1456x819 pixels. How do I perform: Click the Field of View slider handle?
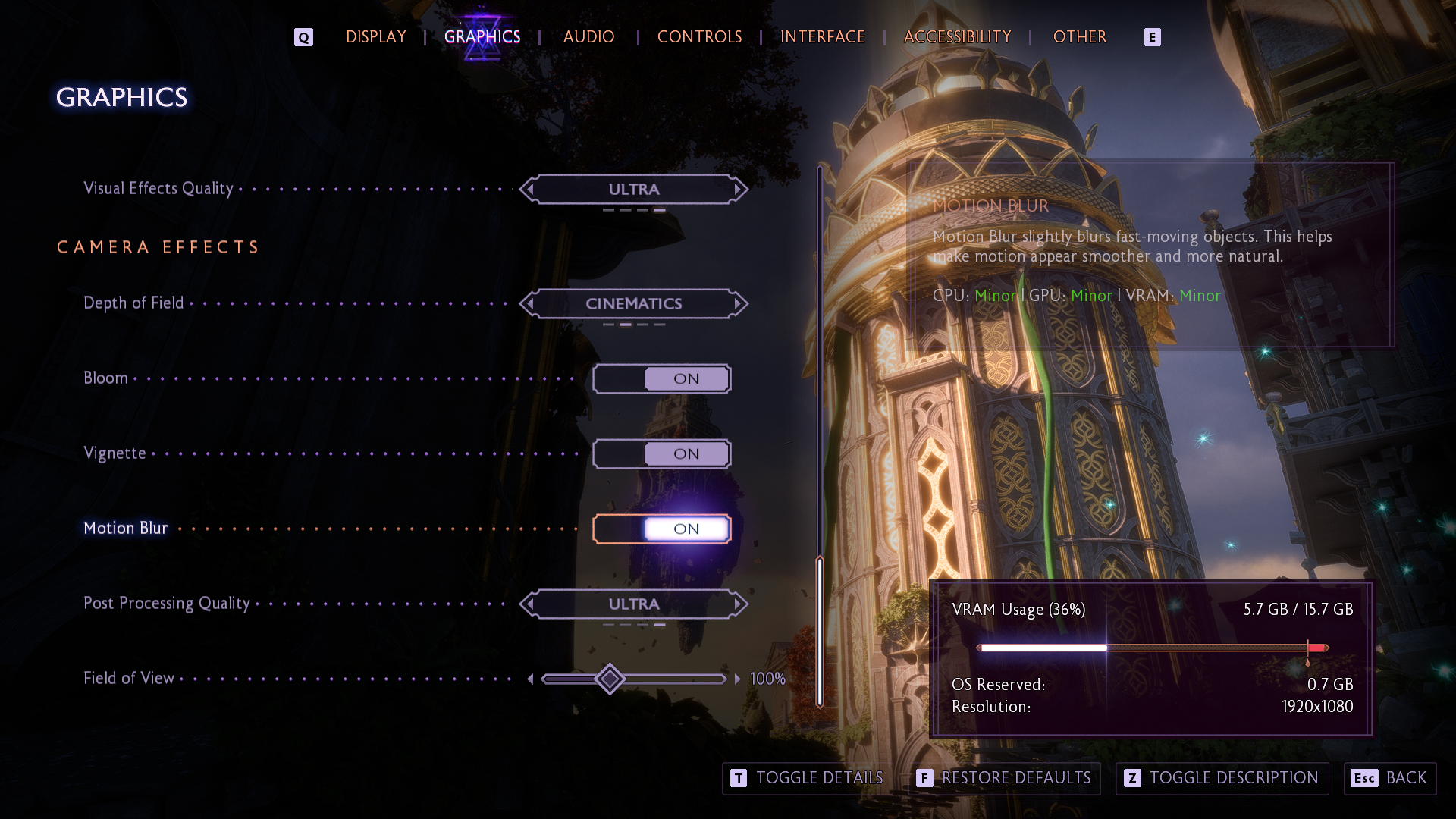[610, 679]
